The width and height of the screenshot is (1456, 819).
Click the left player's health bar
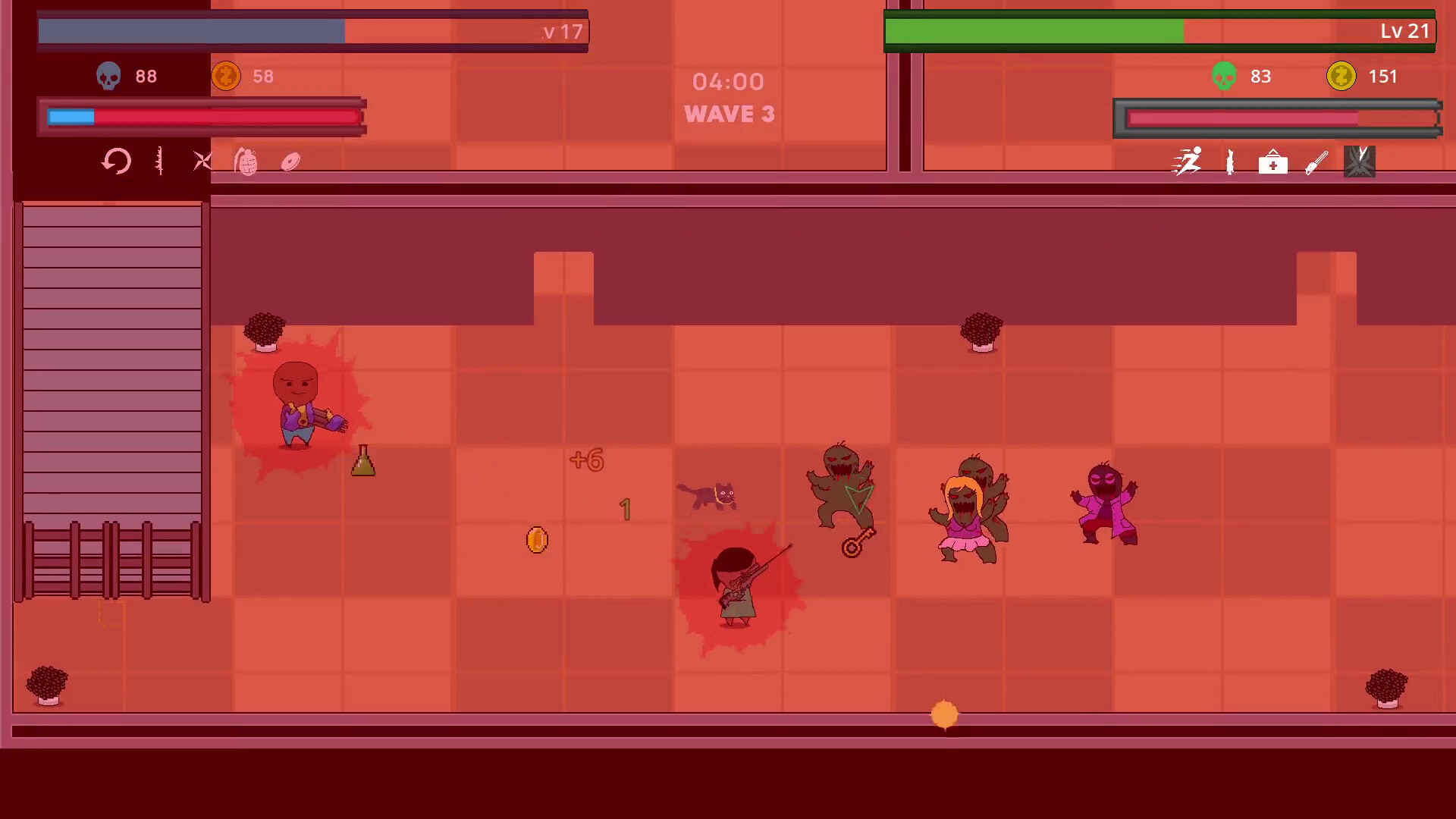[x=201, y=118]
